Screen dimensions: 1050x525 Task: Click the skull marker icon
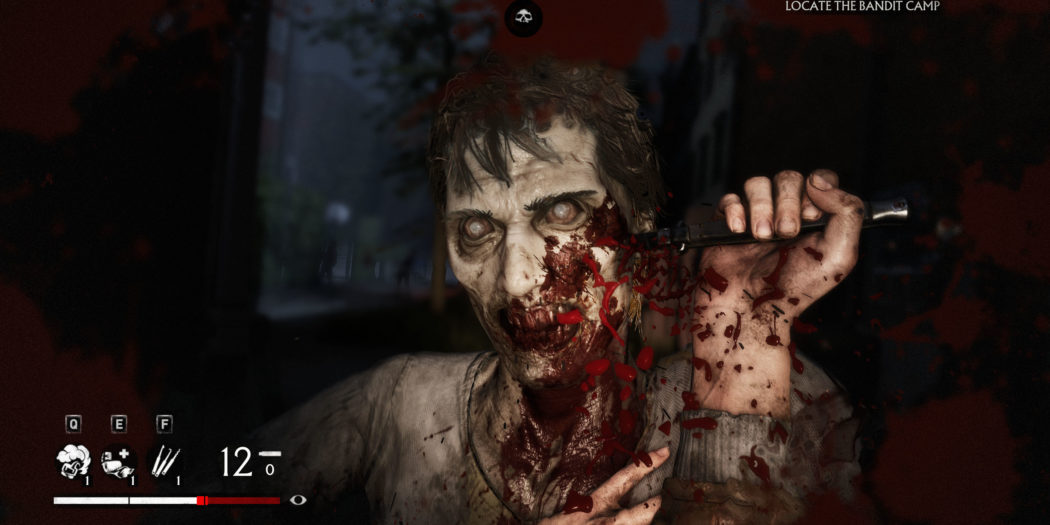[524, 17]
